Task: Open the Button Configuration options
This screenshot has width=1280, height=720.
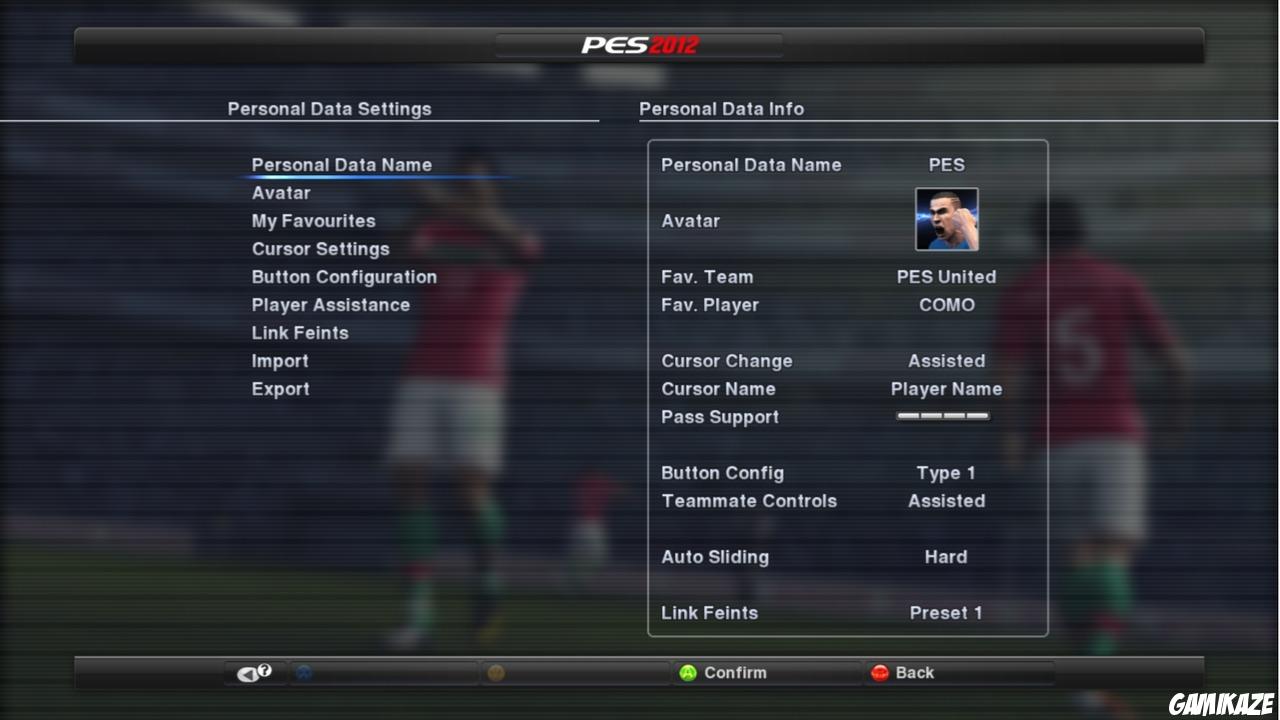Action: pos(344,277)
